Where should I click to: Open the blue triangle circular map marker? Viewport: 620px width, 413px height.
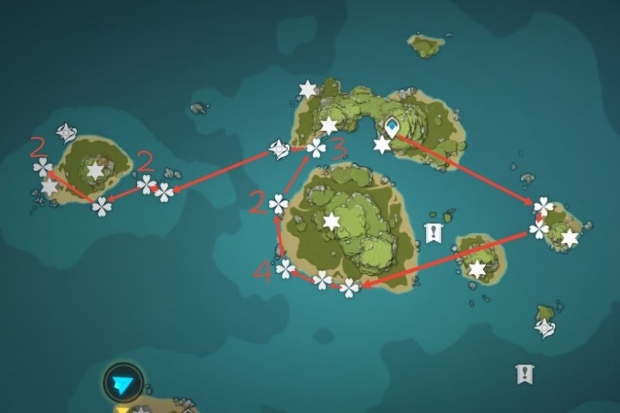[122, 382]
